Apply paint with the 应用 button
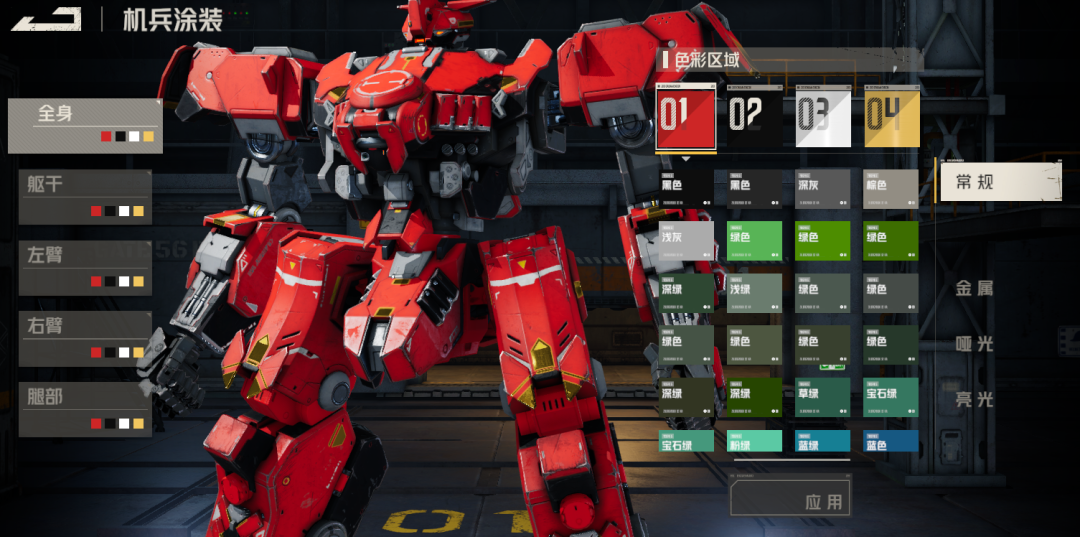The image size is (1080, 537). coord(791,499)
